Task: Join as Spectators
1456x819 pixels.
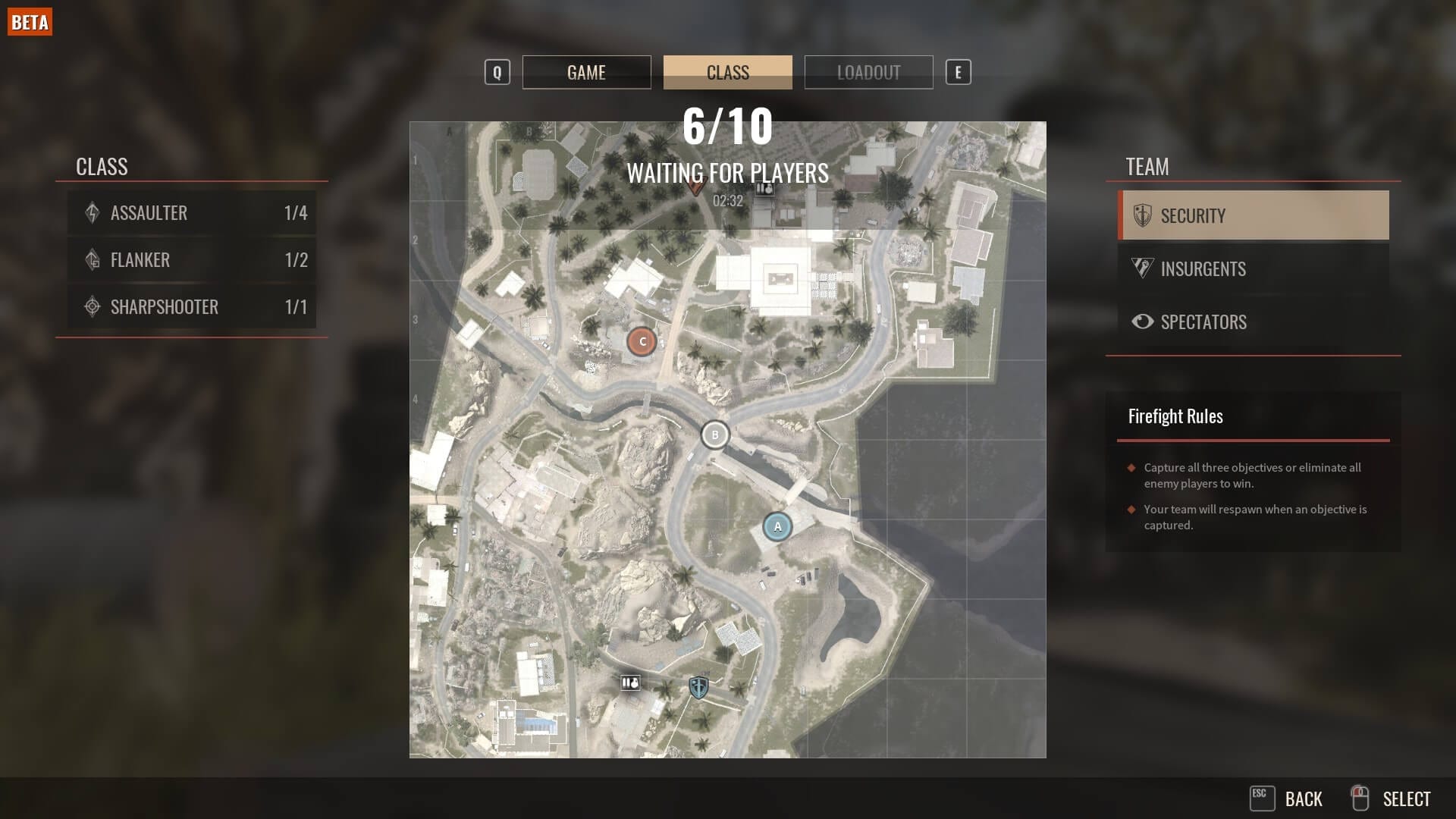Action: tap(1254, 322)
